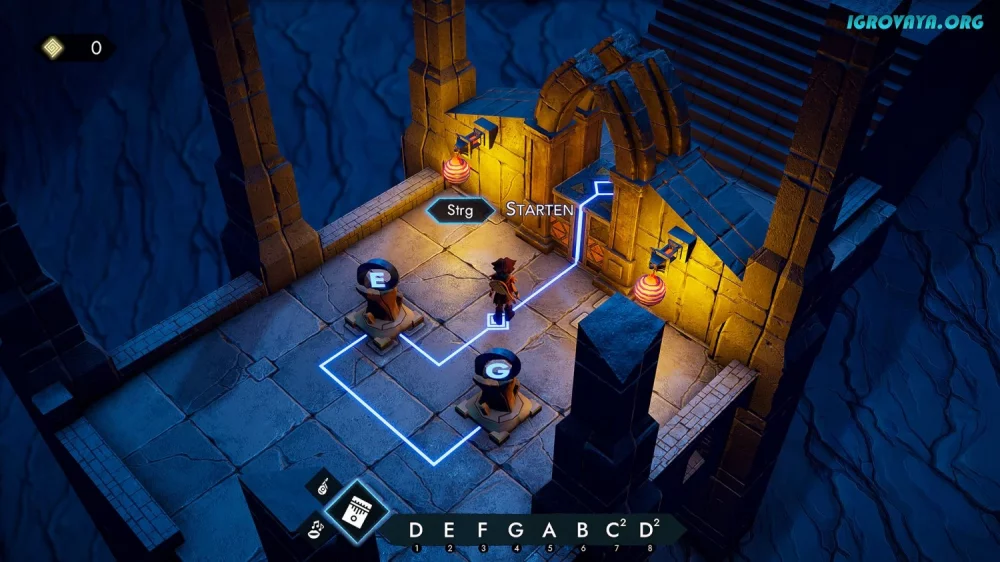The height and width of the screenshot is (562, 1000).
Task: Play the G note in the bar
Action: coord(516,530)
